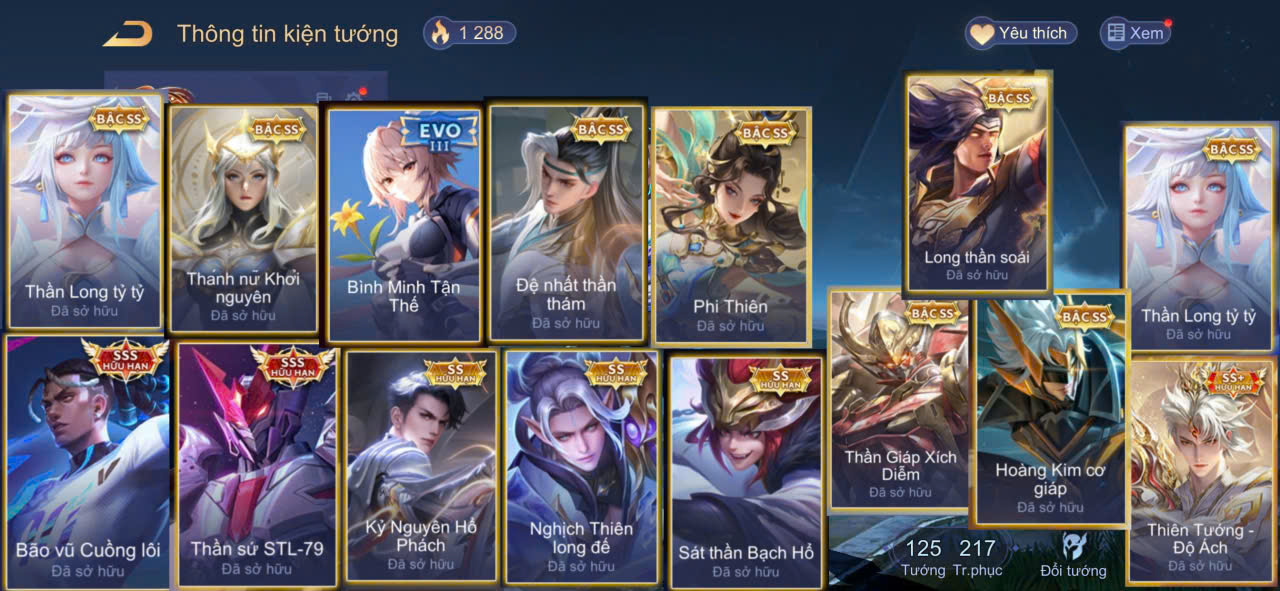Pick the Kỷ Nguyên Hổ Phách card
The width and height of the screenshot is (1280, 591).
click(x=421, y=465)
